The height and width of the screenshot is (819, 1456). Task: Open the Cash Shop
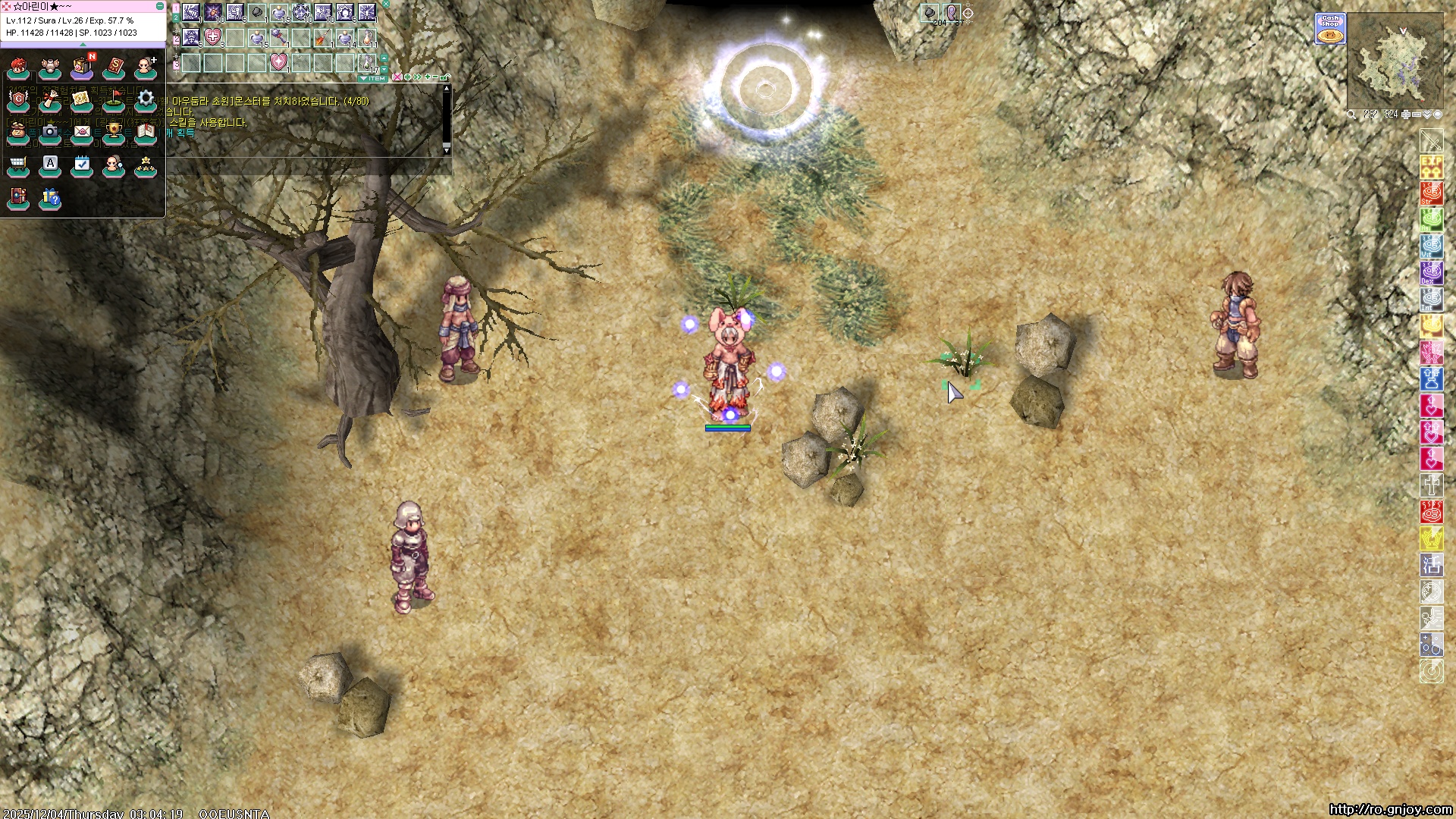tap(1330, 29)
